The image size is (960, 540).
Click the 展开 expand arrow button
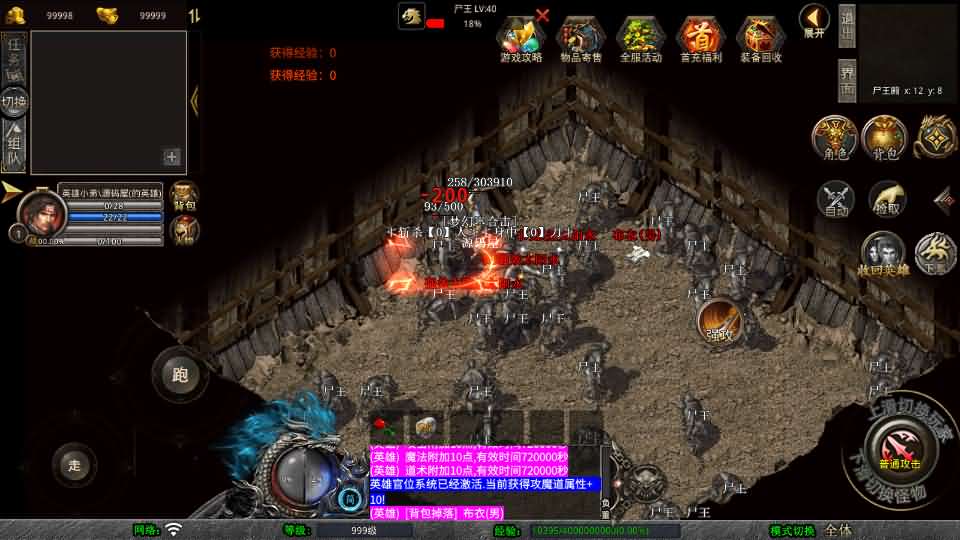point(814,20)
